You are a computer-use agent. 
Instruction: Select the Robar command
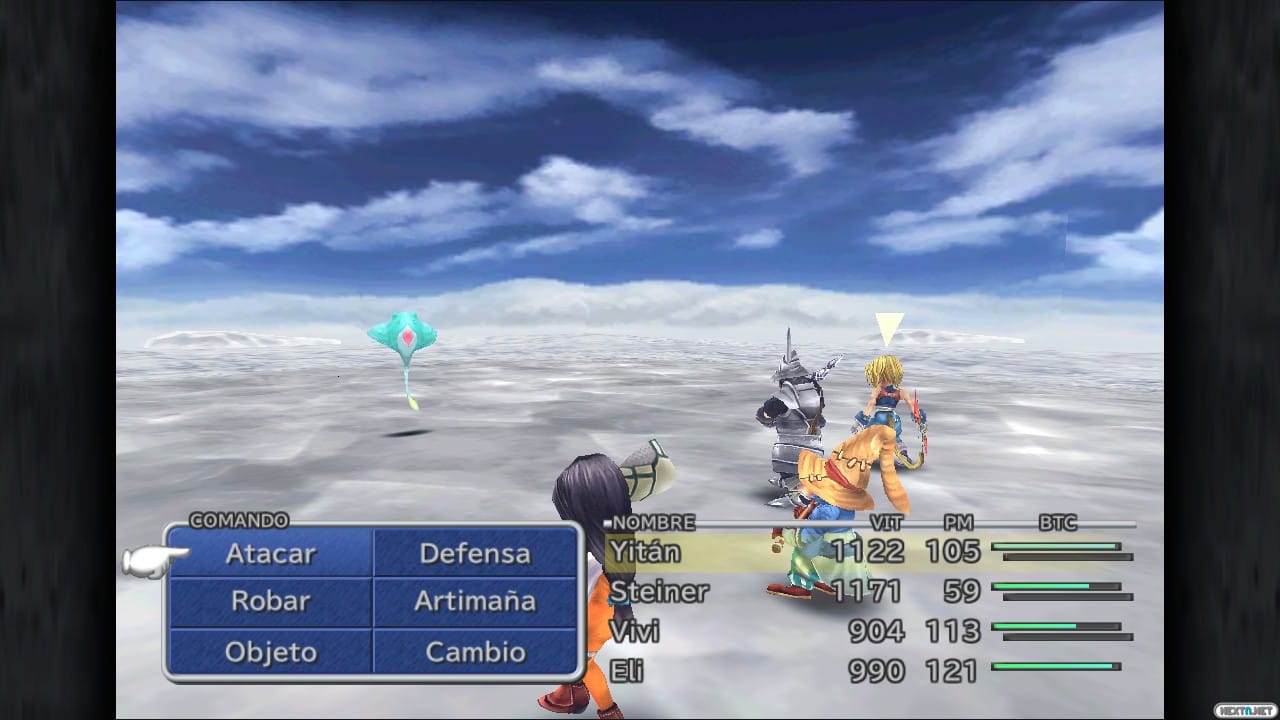[x=270, y=602]
